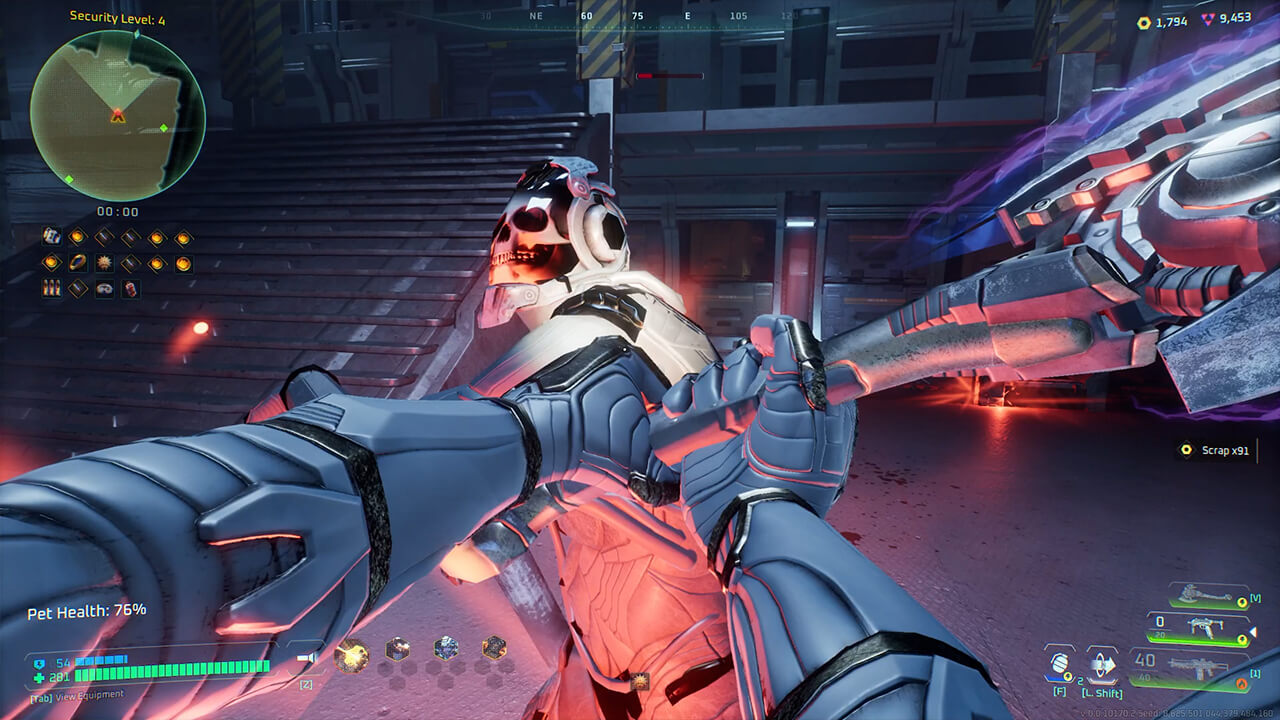Select the [V] melee weapon slot tab
The width and height of the screenshot is (1280, 720).
1256,599
